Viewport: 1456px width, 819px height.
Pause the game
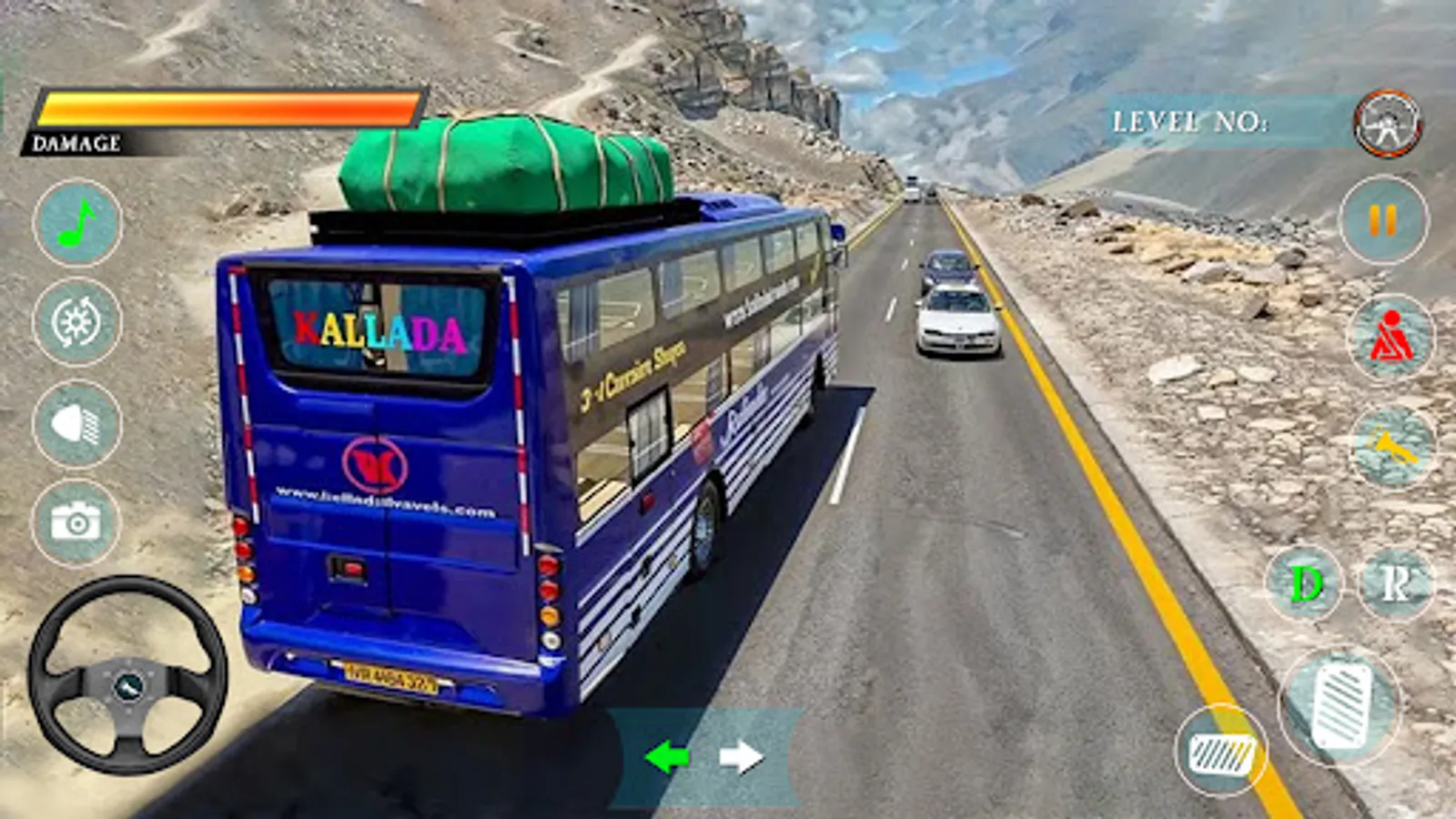[x=1383, y=218]
